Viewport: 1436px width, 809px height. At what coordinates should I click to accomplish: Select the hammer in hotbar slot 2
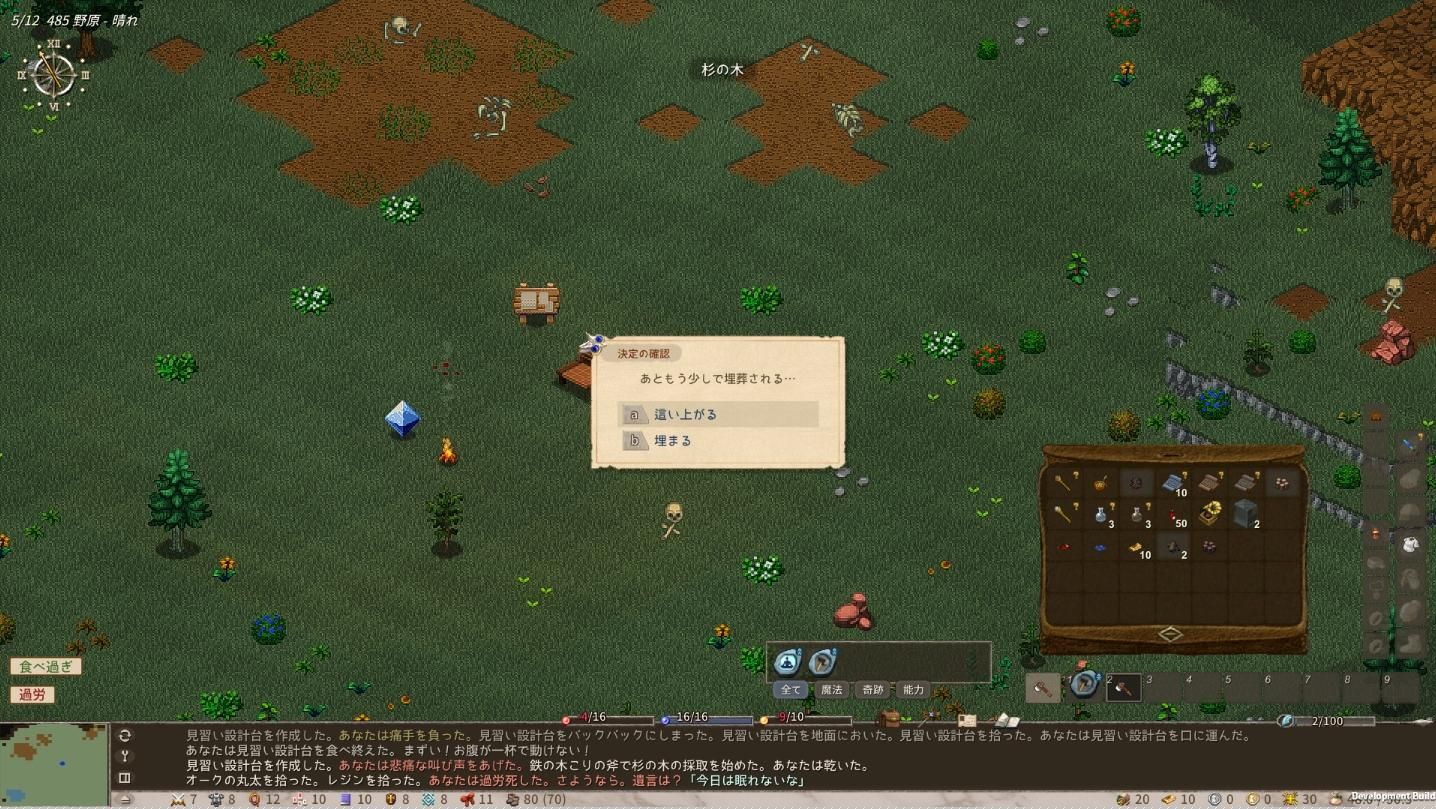coord(1123,686)
